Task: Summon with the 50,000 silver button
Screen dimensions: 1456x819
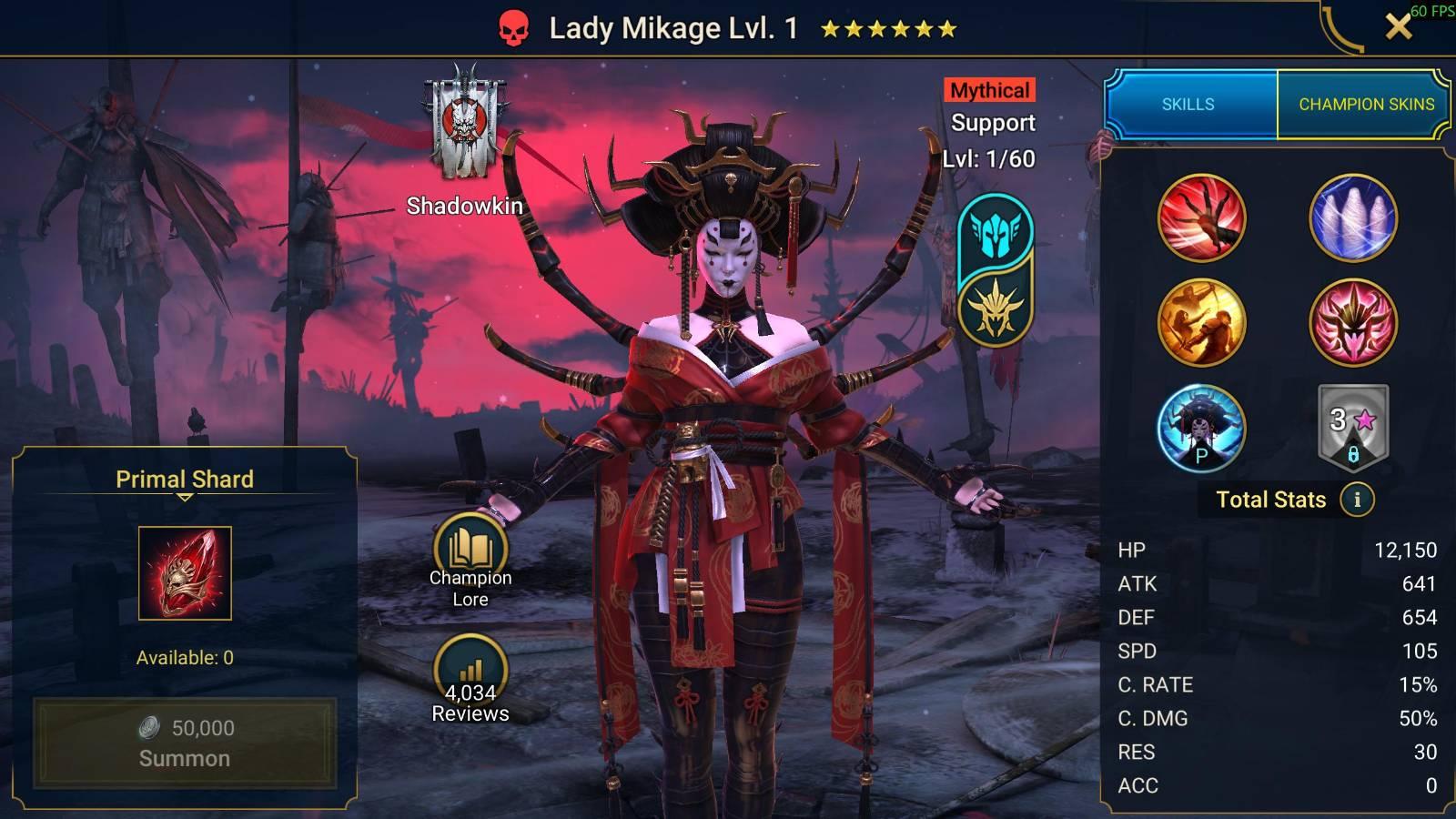Action: pos(185,743)
